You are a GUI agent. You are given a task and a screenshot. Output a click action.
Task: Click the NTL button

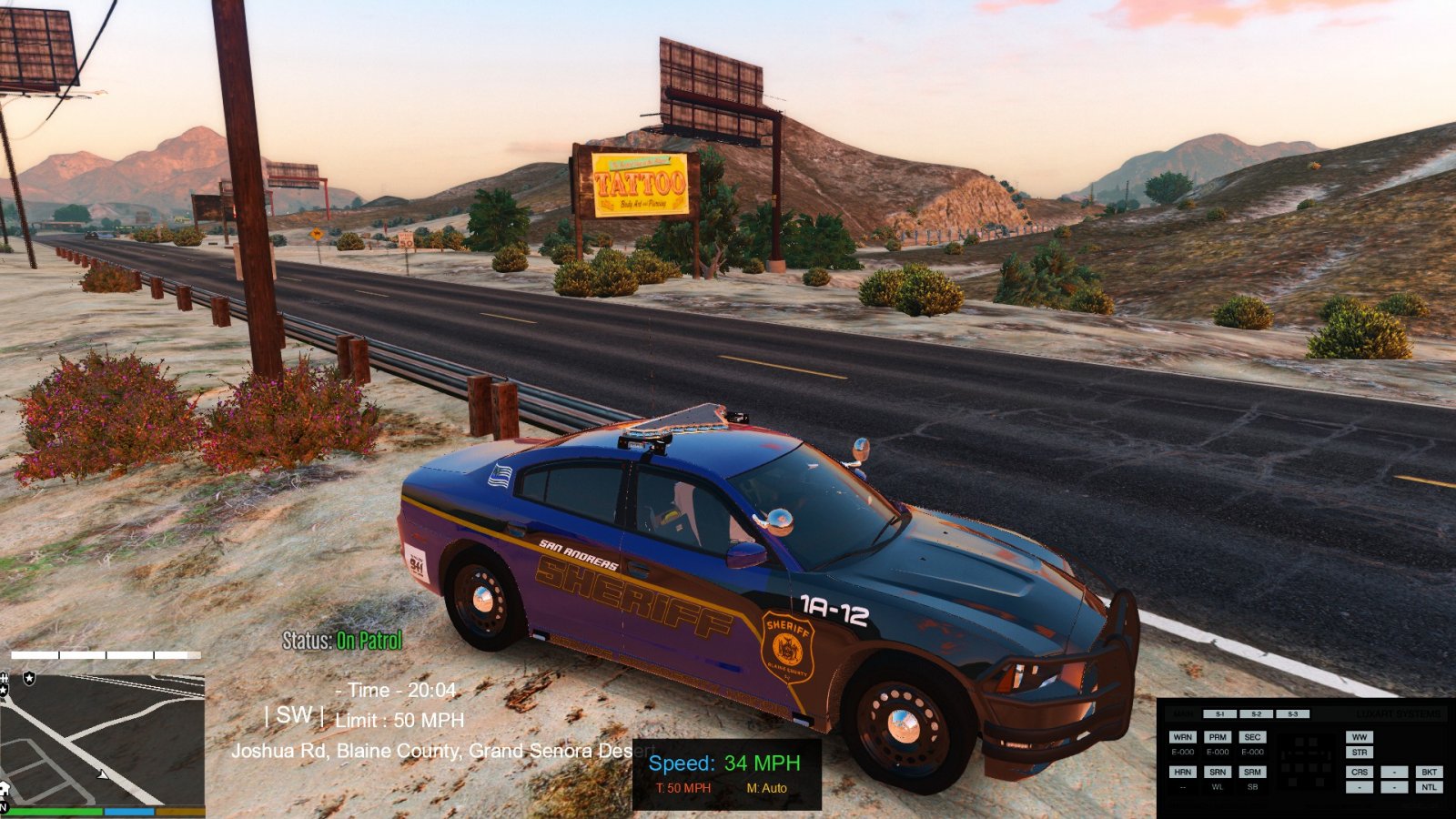[1429, 787]
